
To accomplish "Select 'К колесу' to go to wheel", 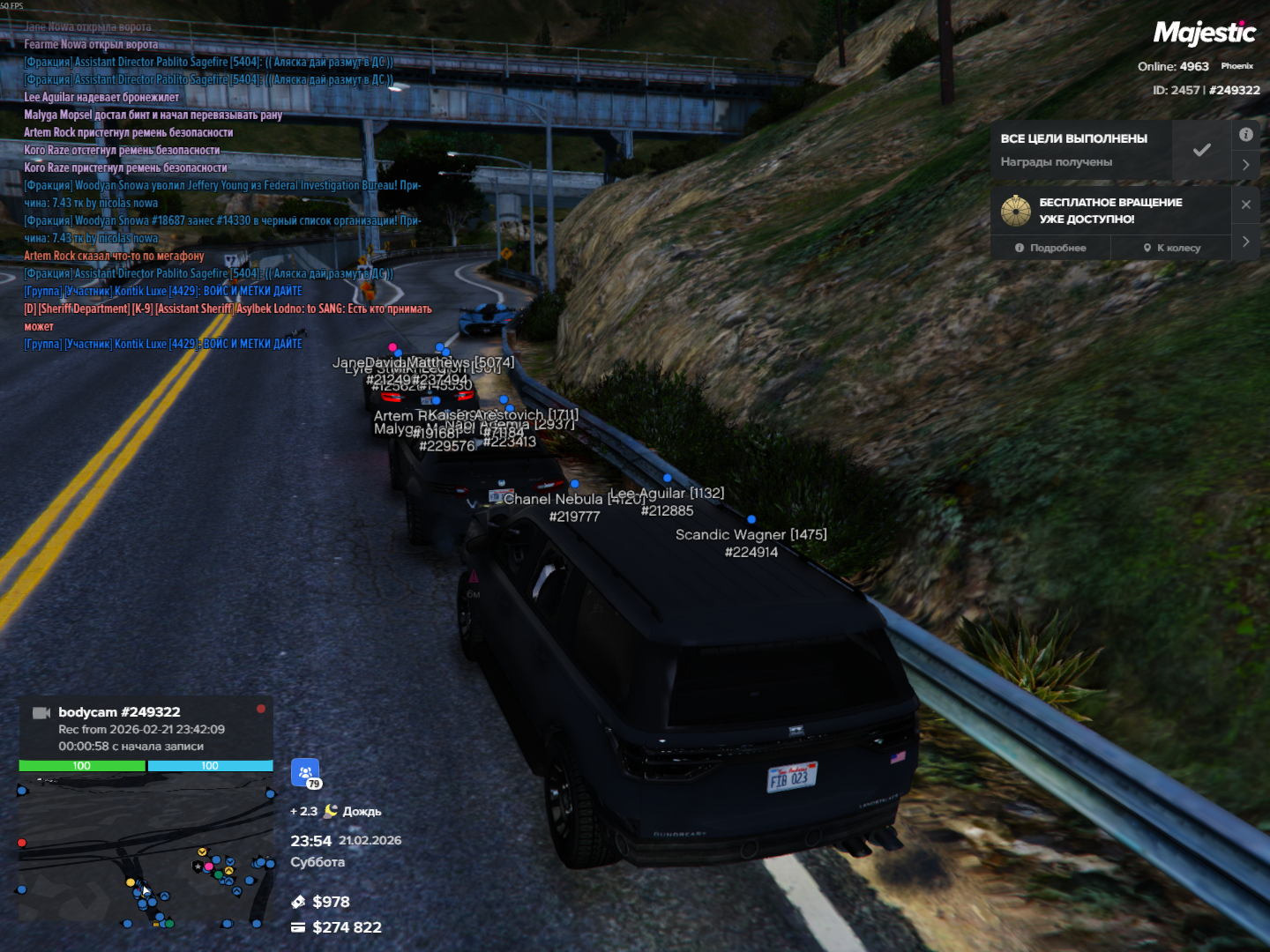I will (1171, 248).
